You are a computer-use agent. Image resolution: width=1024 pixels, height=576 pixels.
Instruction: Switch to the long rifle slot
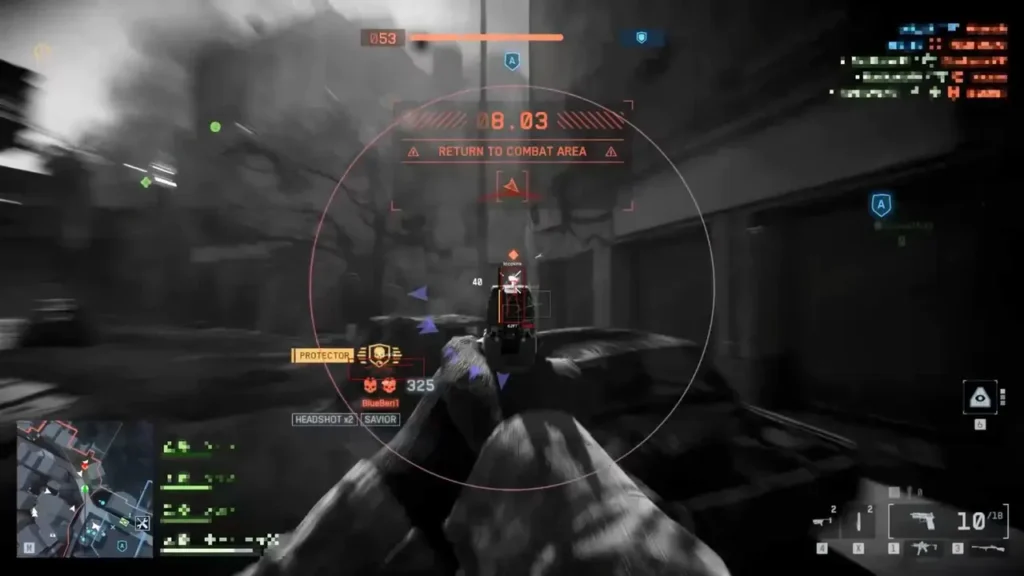tap(985, 548)
